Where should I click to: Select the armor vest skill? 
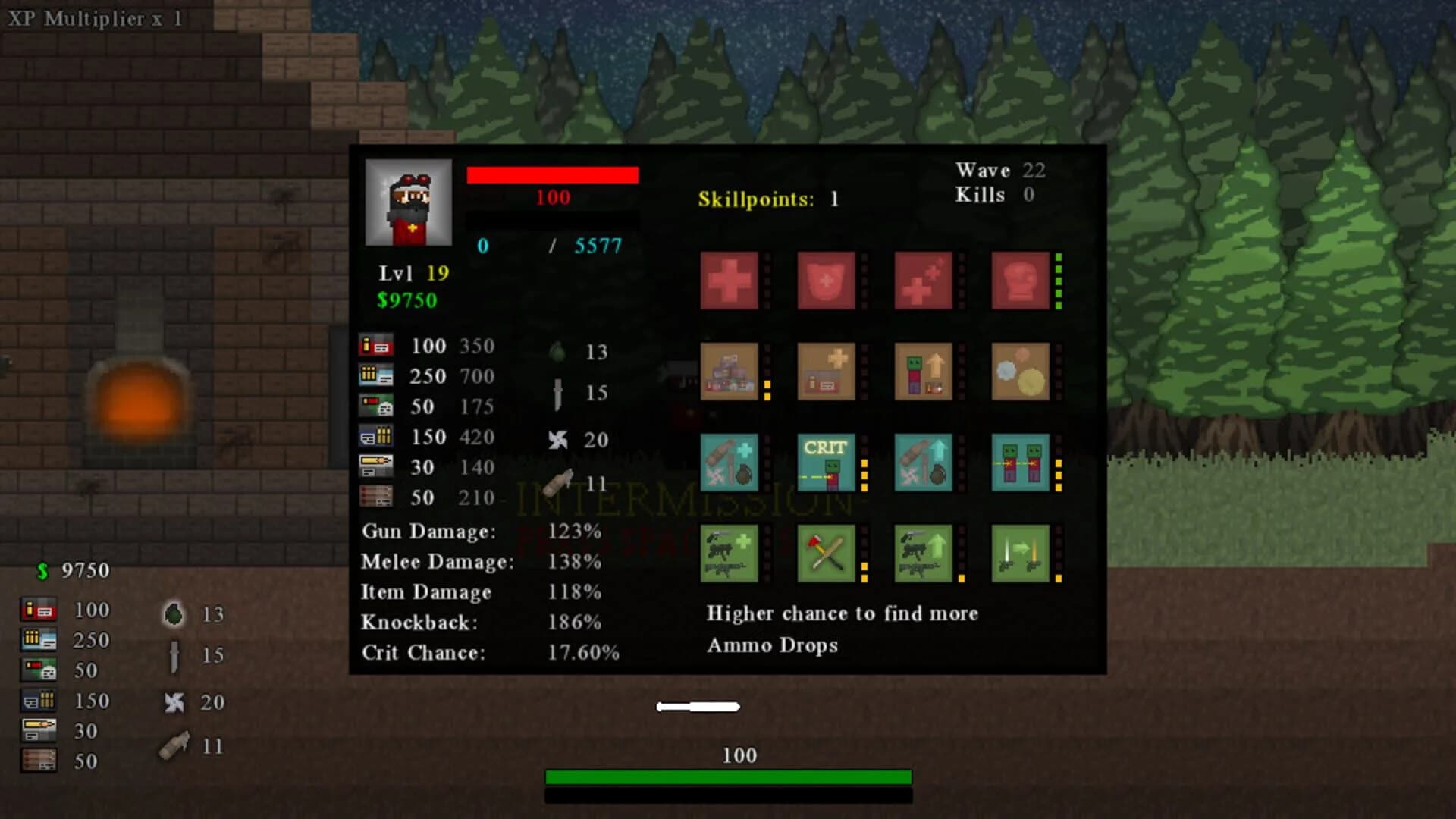pyautogui.click(x=827, y=281)
